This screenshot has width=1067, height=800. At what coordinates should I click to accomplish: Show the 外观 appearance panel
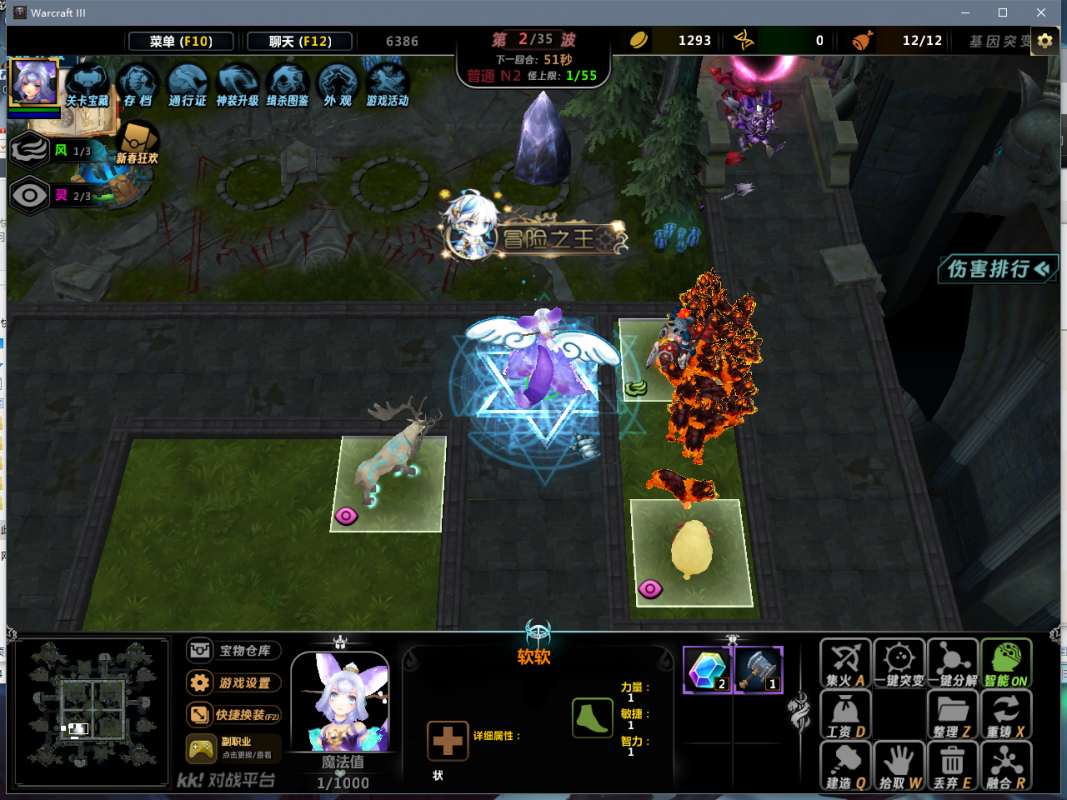pos(337,83)
